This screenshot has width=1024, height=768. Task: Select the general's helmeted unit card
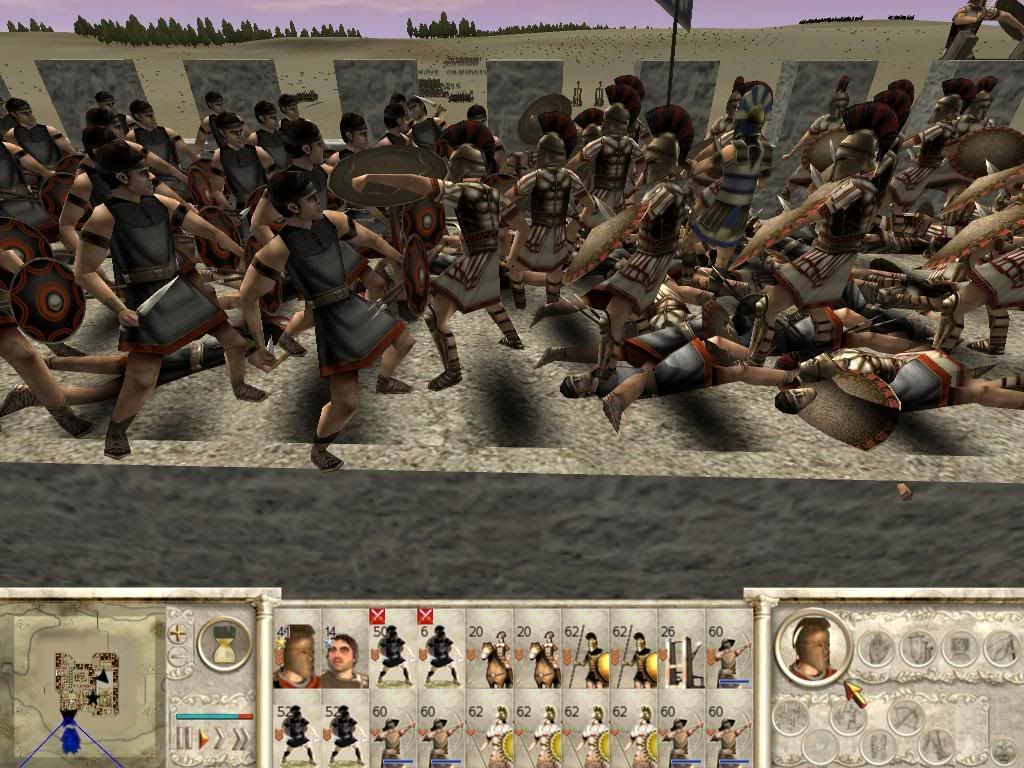297,657
